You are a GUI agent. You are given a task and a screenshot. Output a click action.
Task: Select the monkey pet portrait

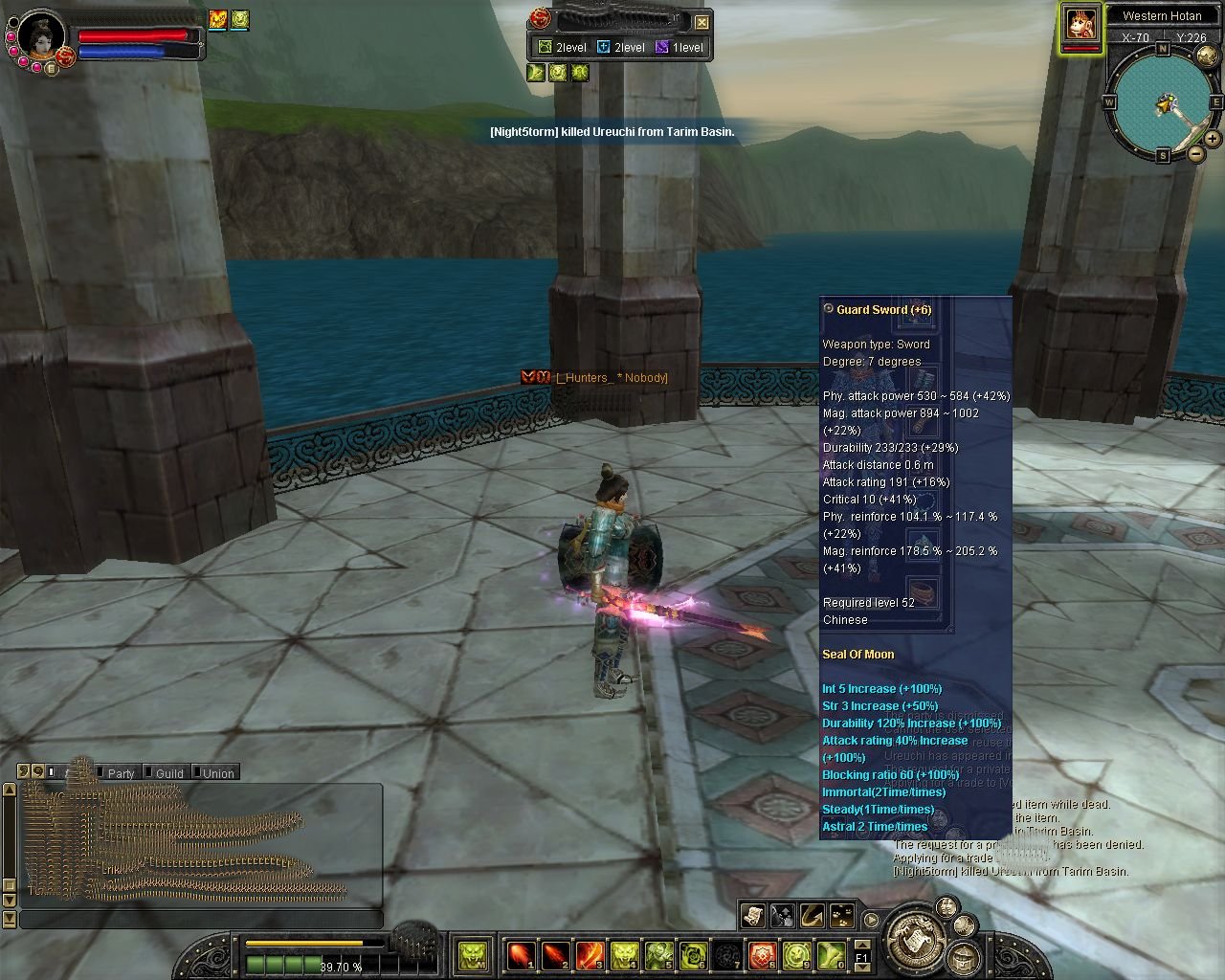[1081, 24]
